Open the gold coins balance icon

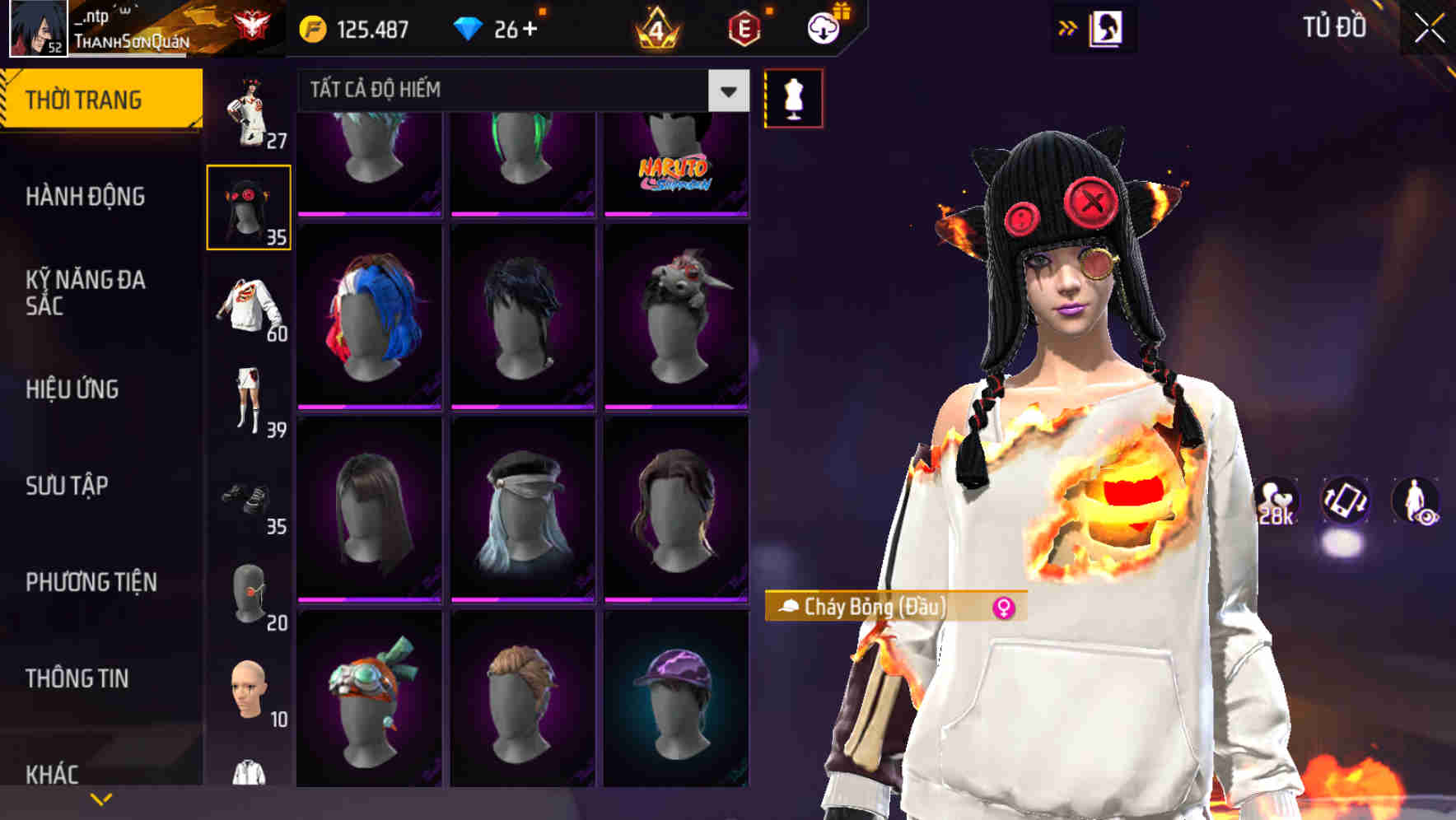pos(311,27)
